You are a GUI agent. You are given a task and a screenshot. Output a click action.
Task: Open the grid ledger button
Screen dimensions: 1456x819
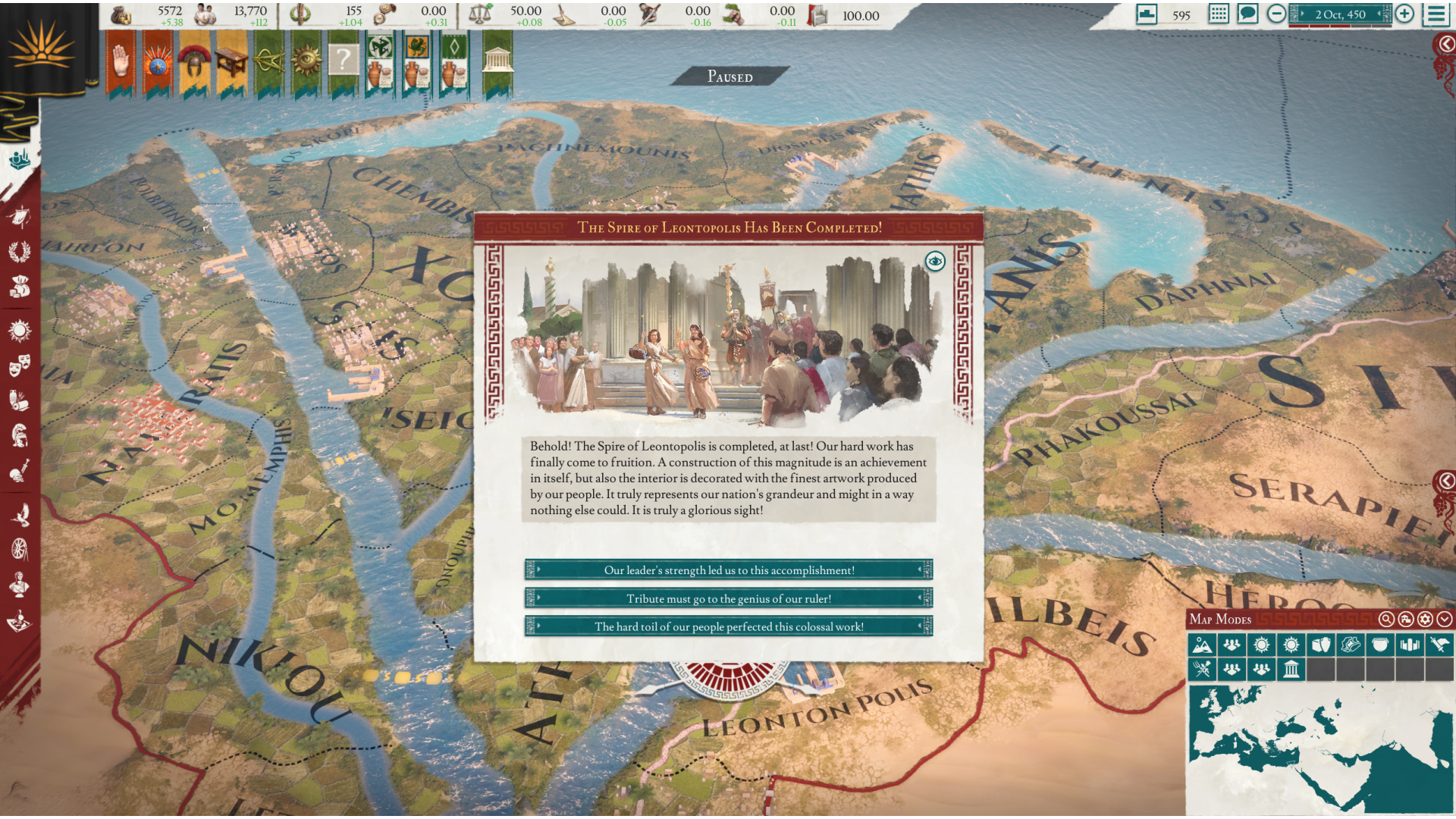click(1219, 14)
